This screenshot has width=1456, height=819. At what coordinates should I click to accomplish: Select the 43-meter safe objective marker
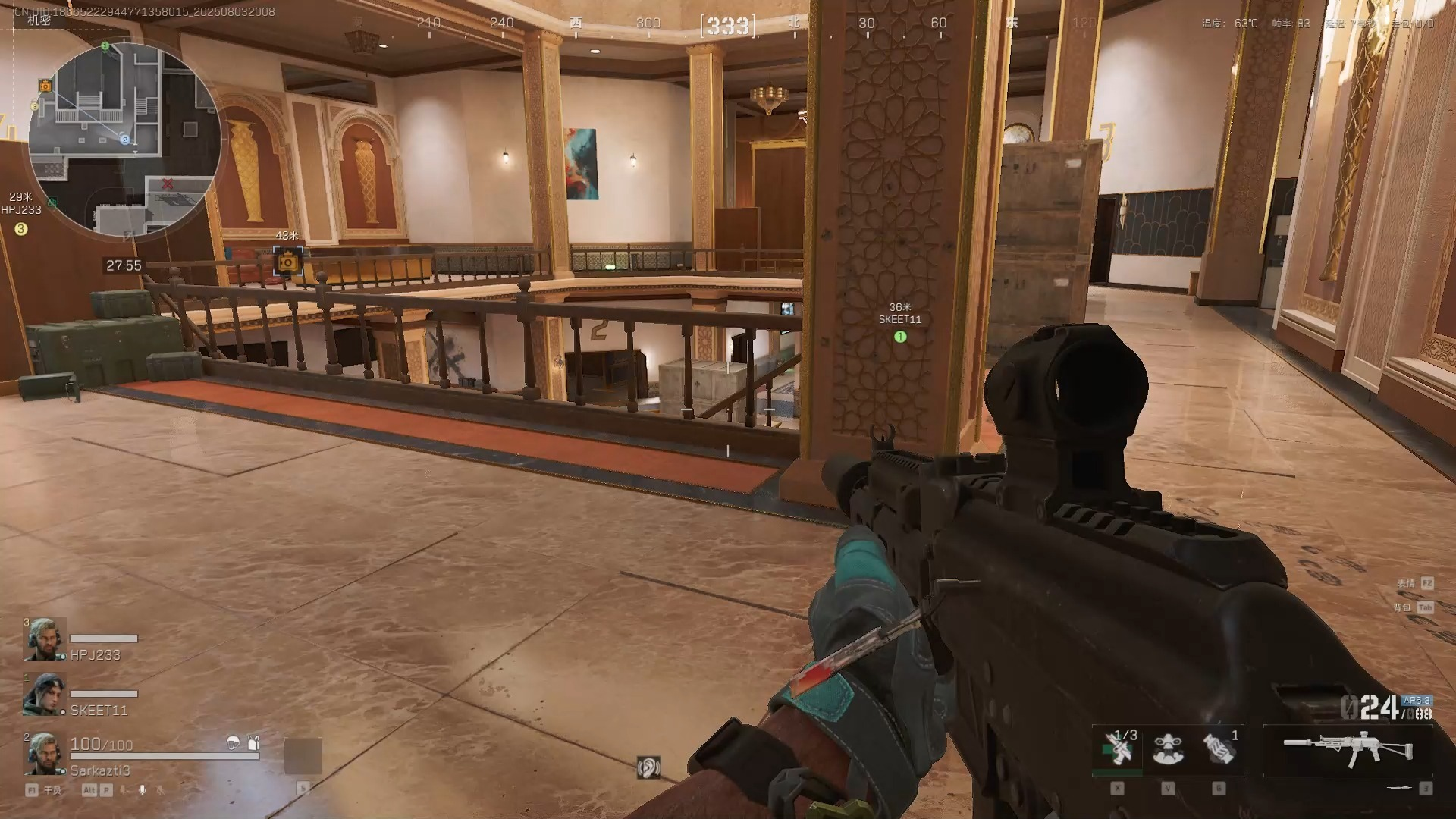pyautogui.click(x=287, y=262)
